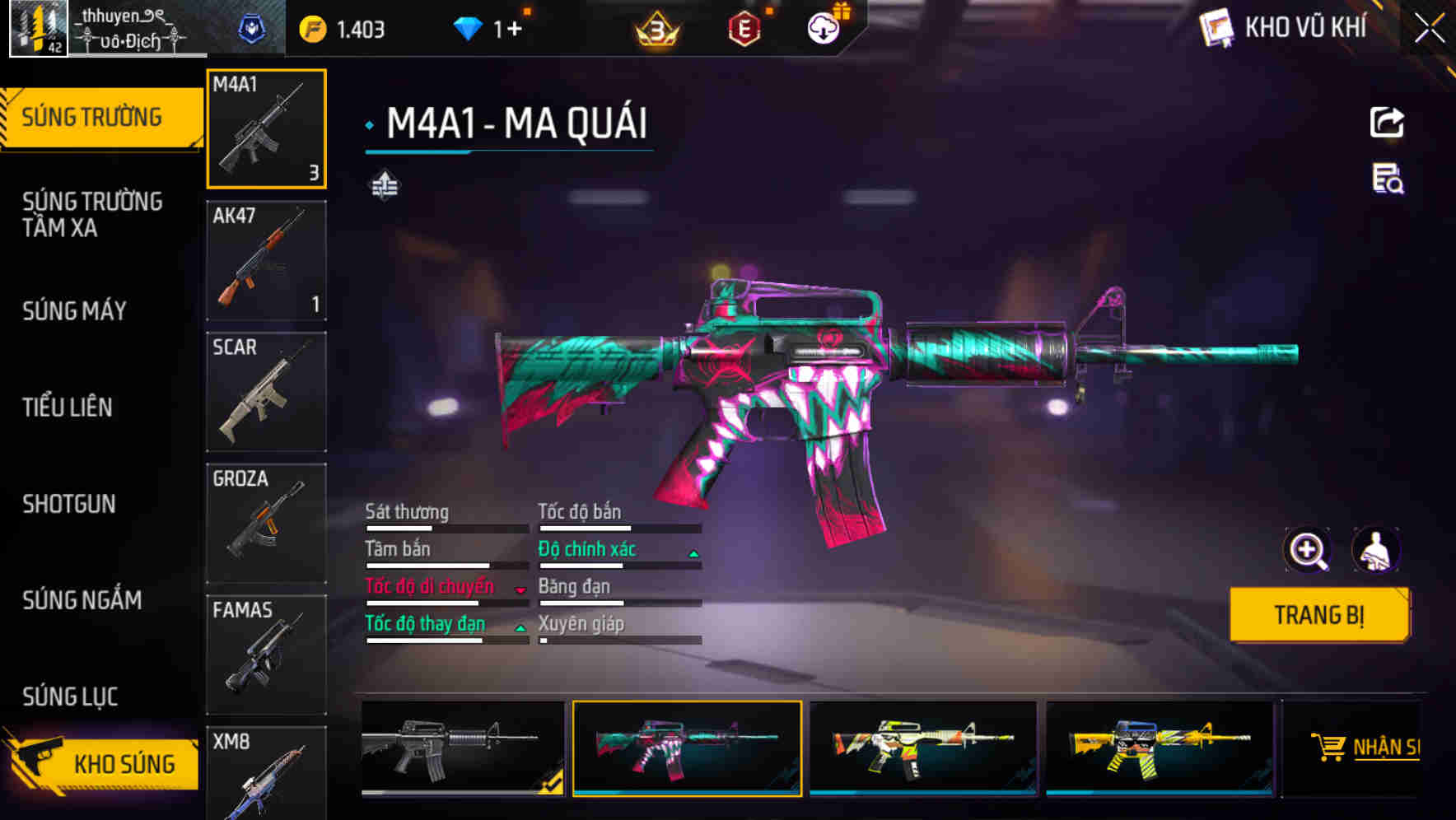Close the weapon armory screen
This screenshot has height=820, width=1456.
pos(1430,28)
